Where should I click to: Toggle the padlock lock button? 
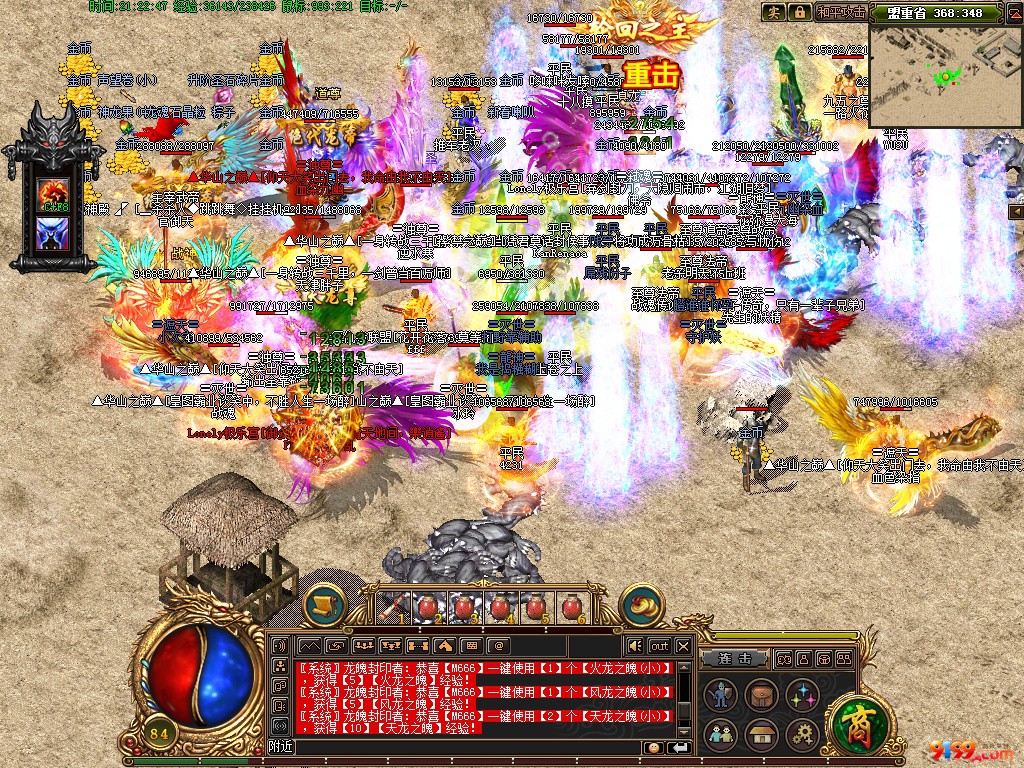799,12
